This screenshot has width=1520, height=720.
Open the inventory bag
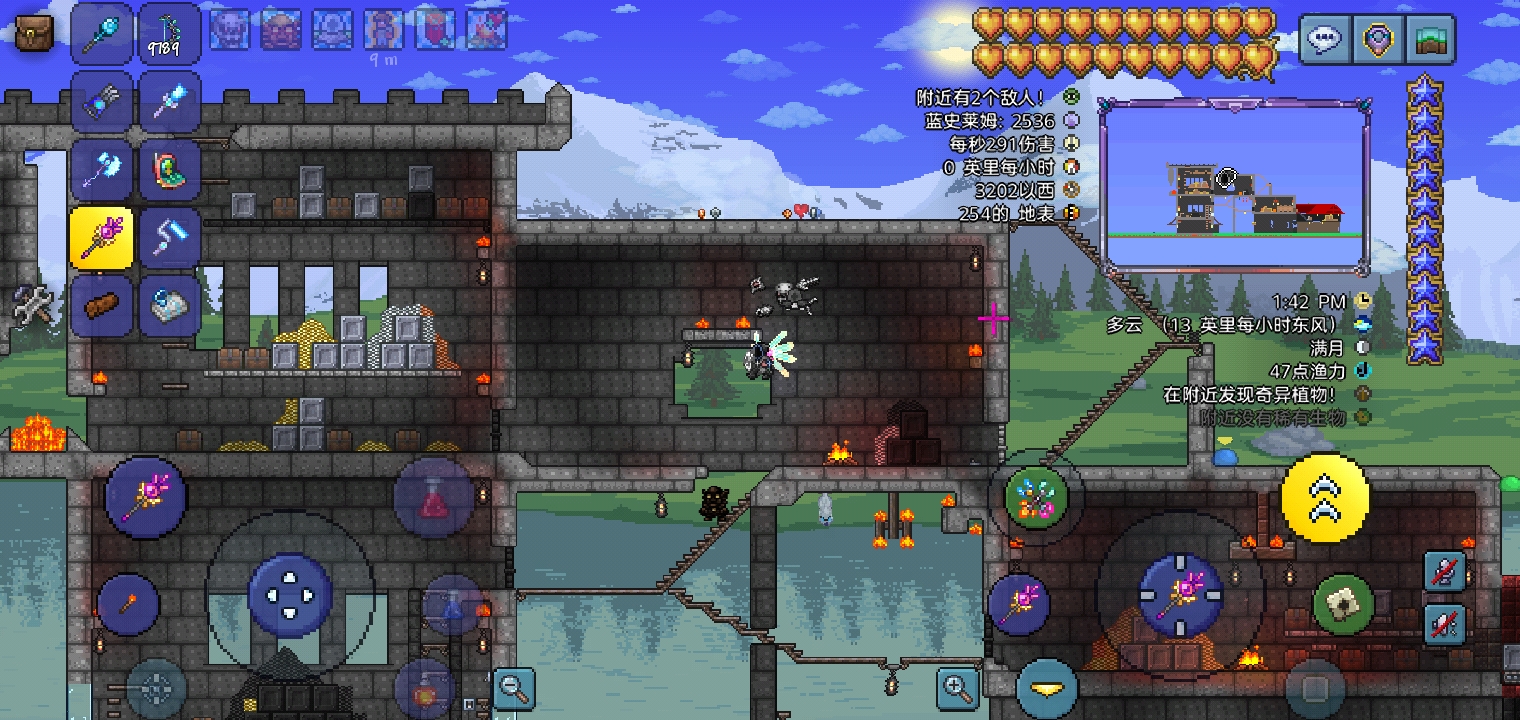(34, 32)
